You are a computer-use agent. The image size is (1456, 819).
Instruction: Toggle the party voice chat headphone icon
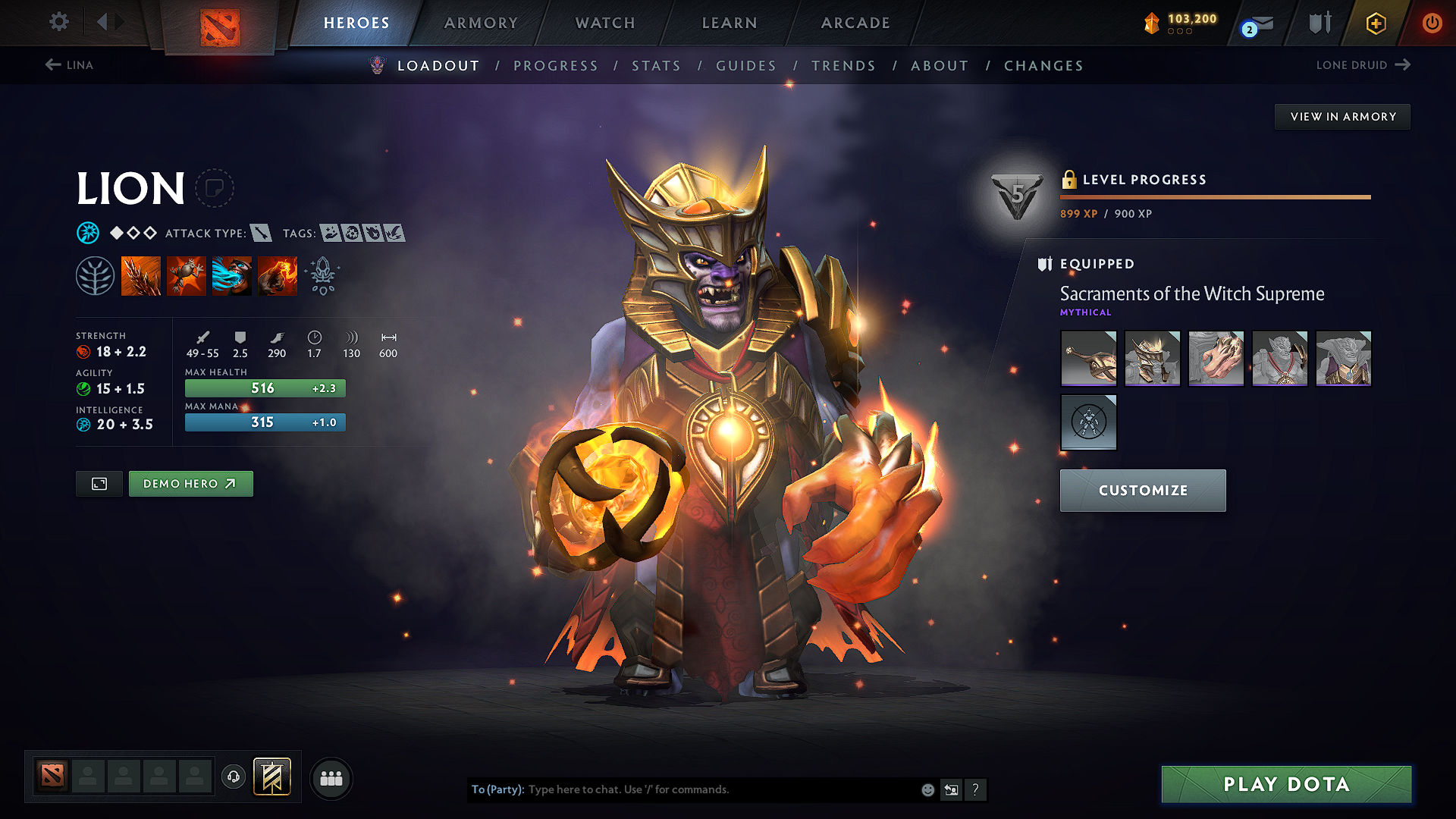click(x=233, y=778)
